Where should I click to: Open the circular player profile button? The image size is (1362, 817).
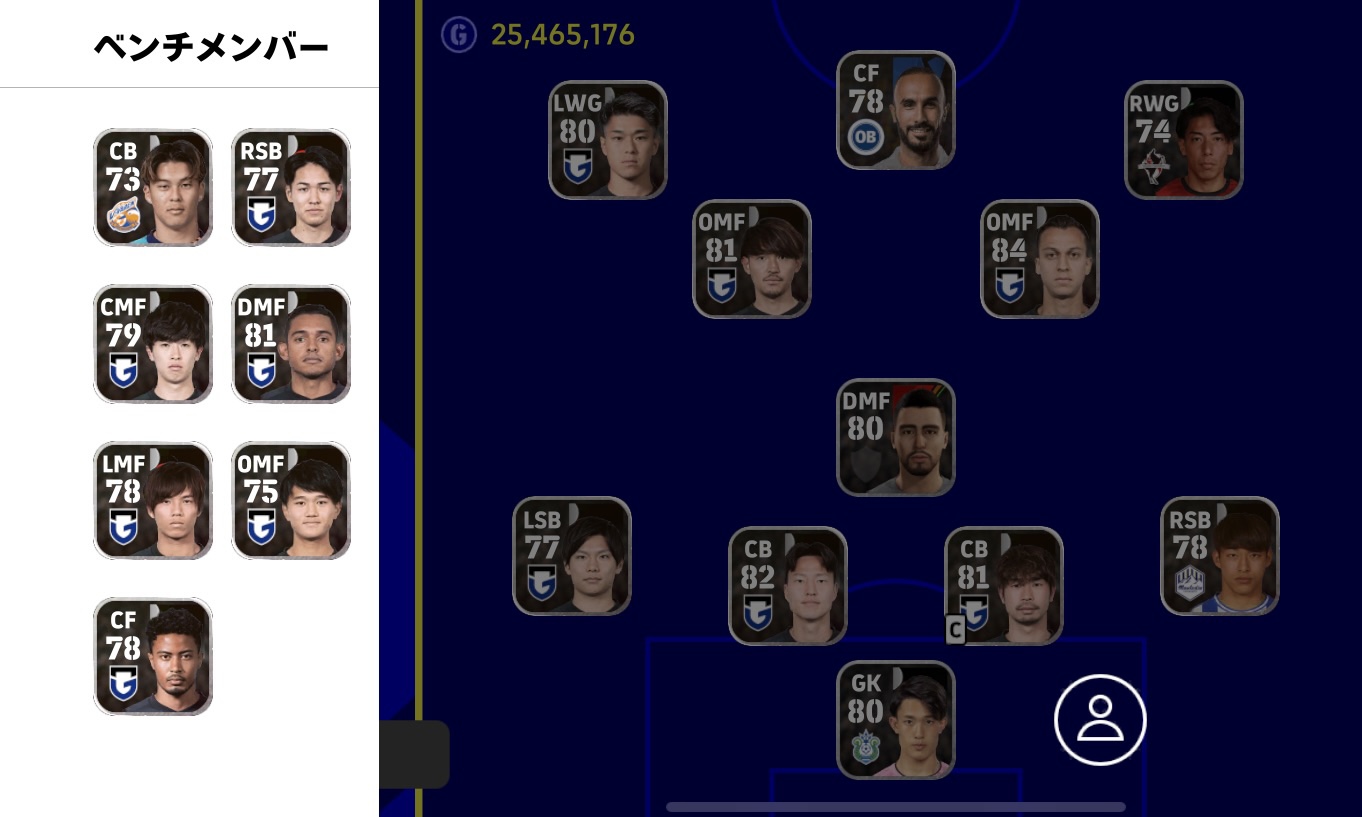[x=1100, y=721]
